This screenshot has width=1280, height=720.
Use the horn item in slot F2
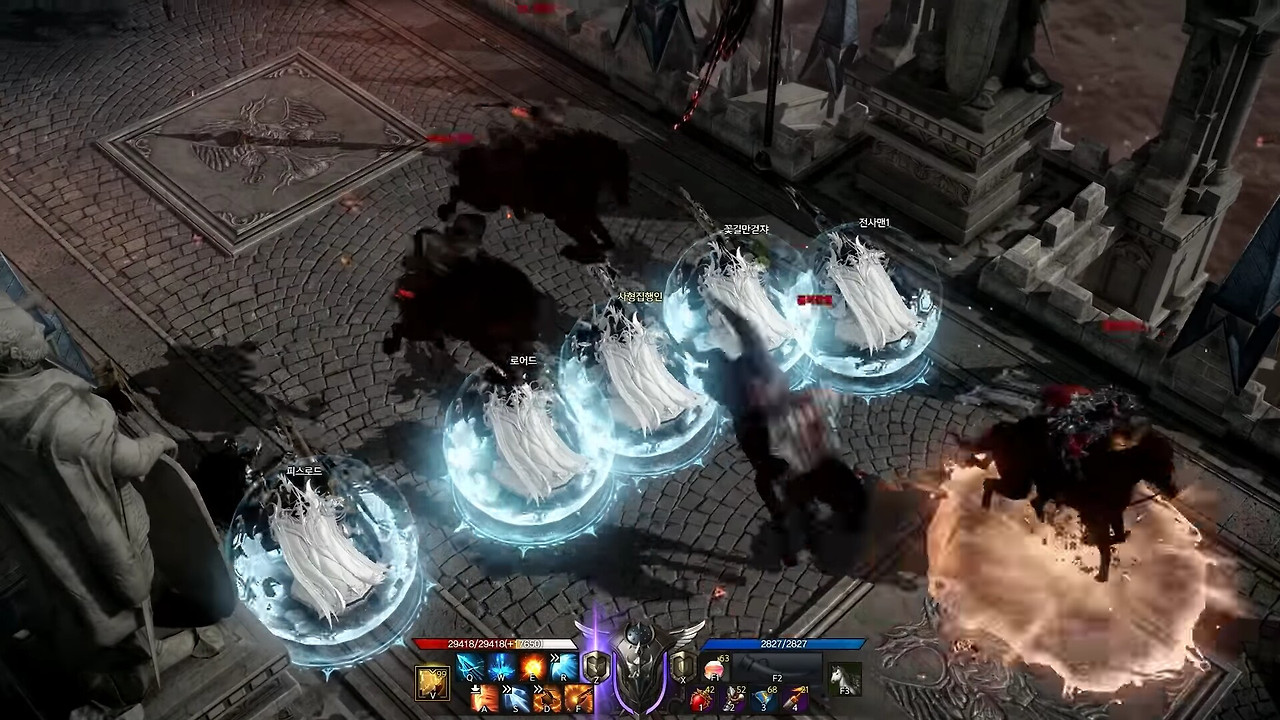point(777,667)
